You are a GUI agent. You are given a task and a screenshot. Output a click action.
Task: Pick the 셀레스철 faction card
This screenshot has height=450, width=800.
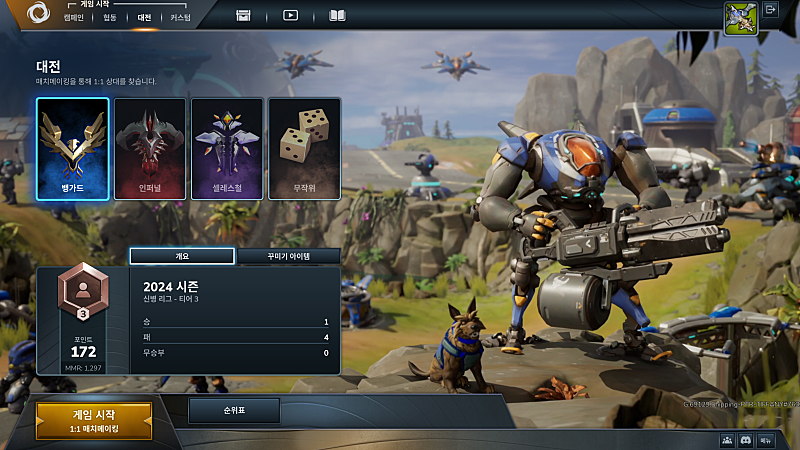click(x=227, y=148)
